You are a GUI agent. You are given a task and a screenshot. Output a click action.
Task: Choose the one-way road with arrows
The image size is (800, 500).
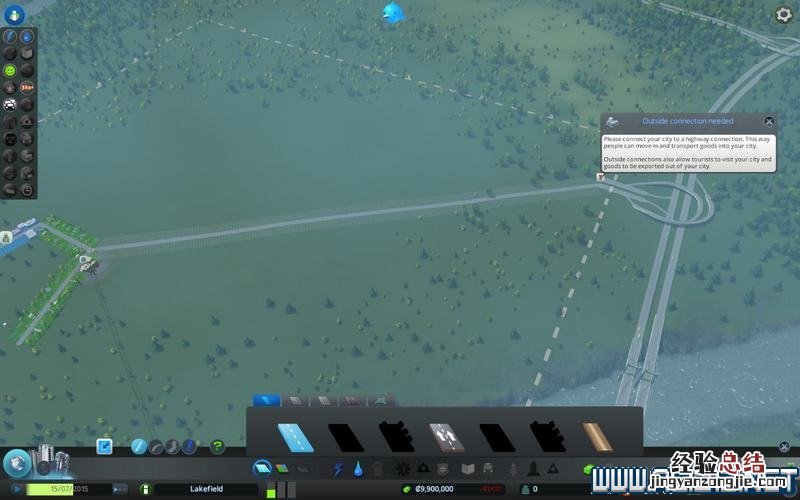tap(445, 436)
